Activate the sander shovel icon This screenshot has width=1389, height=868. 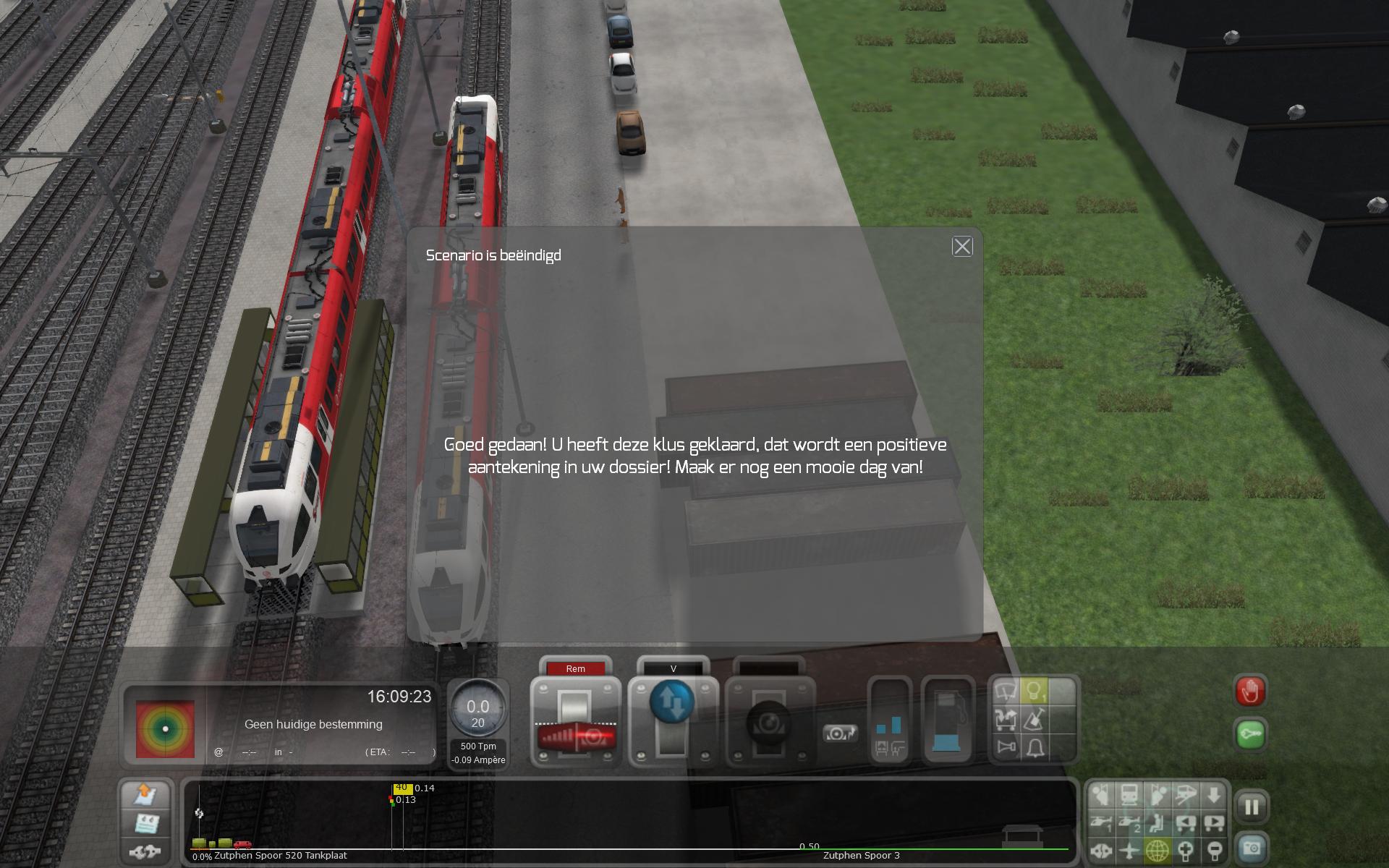click(1035, 719)
